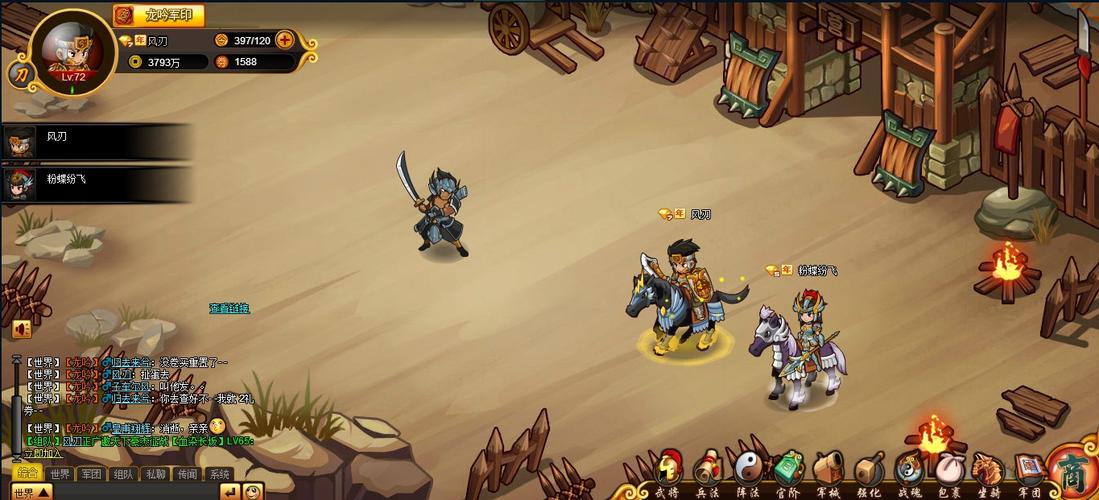The width and height of the screenshot is (1099, 500).
Task: Open the 阵法 yin-yang formation menu
Action: coord(748,471)
